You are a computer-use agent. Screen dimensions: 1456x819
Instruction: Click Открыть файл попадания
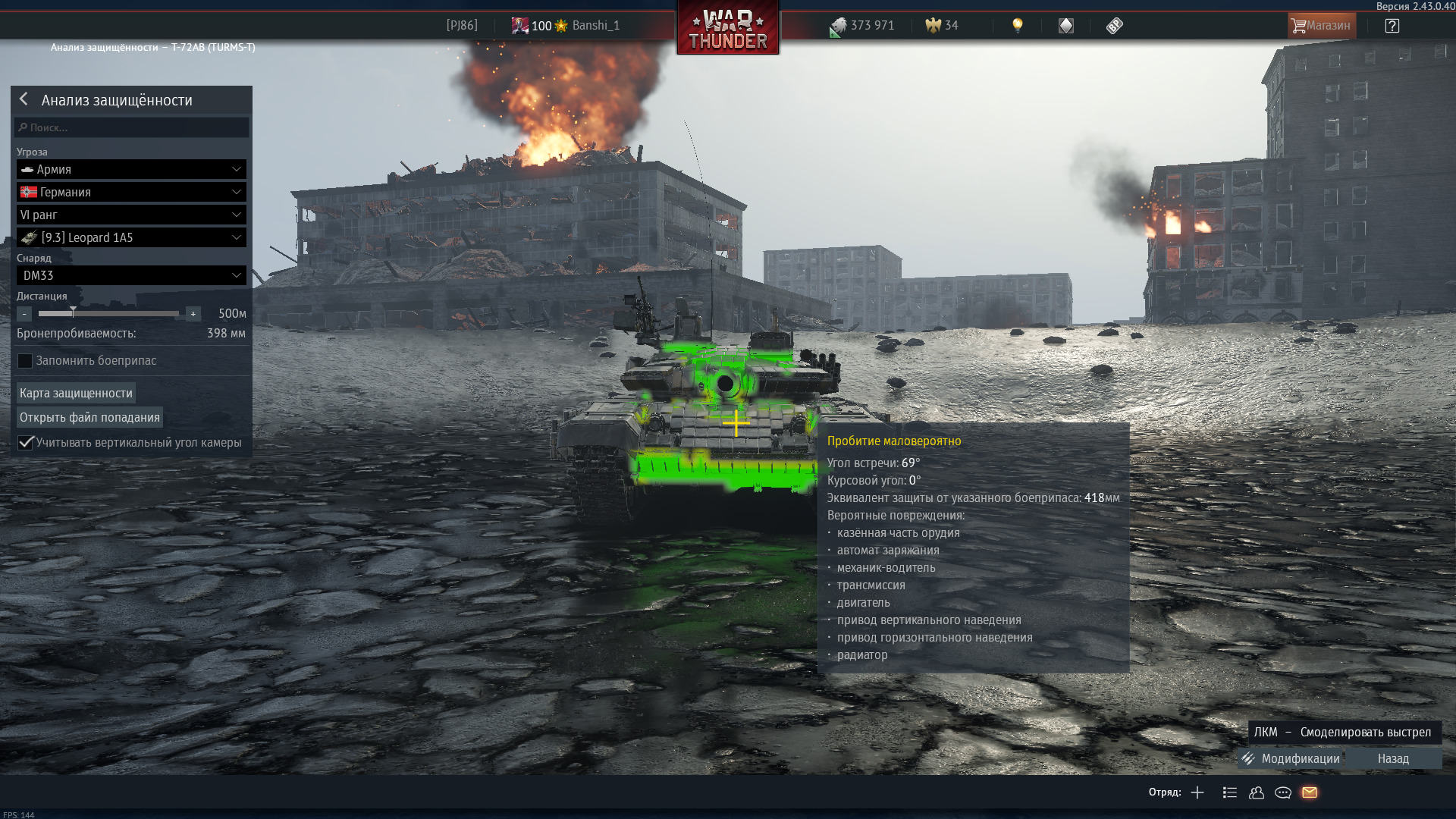tap(89, 417)
